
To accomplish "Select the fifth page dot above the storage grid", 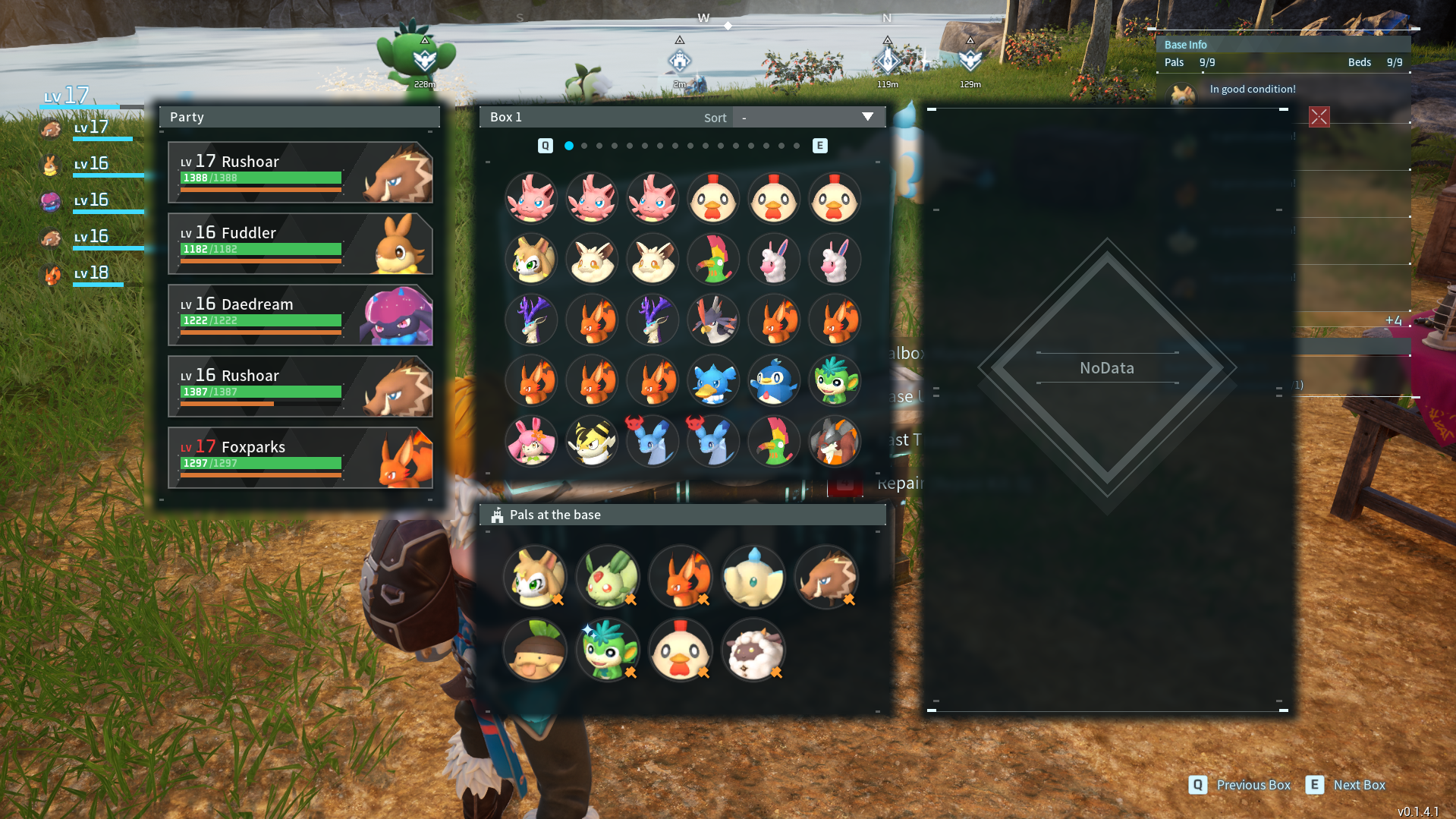I will pyautogui.click(x=631, y=145).
